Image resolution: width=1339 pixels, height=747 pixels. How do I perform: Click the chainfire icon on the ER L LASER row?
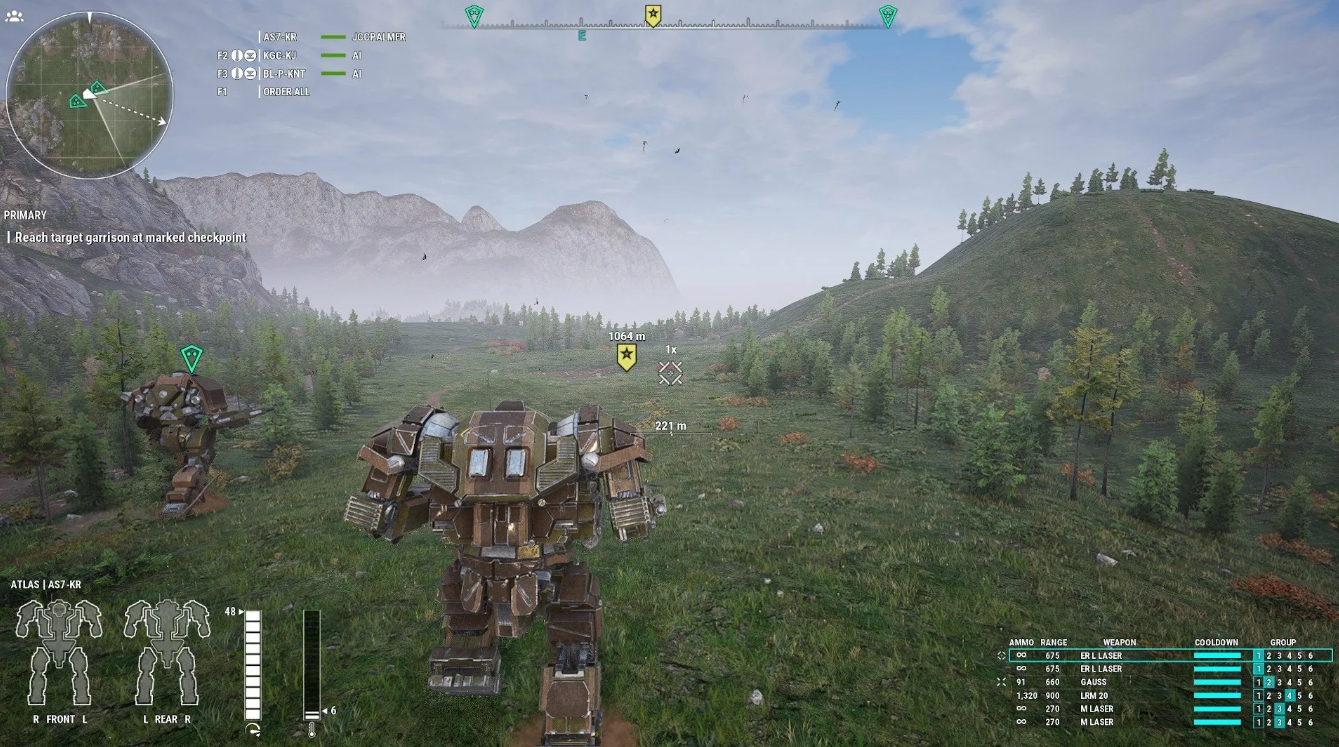point(1001,655)
